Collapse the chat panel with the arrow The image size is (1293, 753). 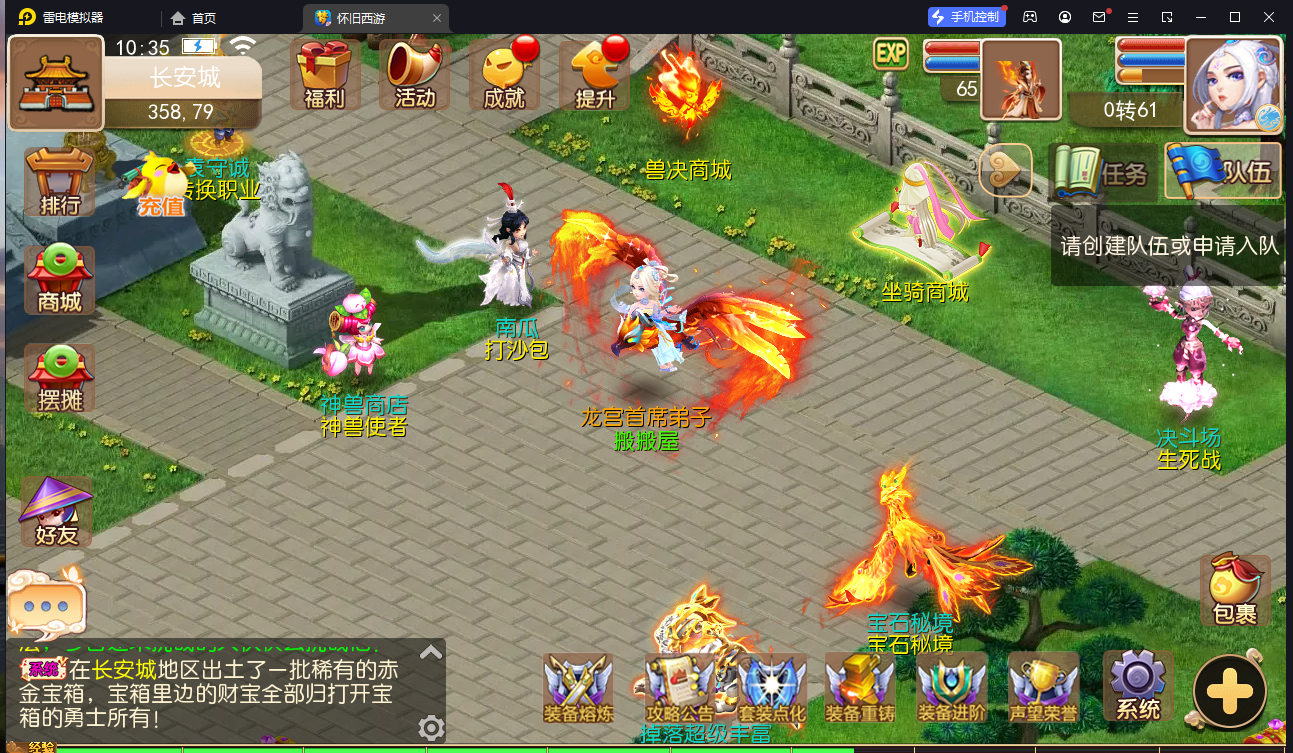(430, 651)
